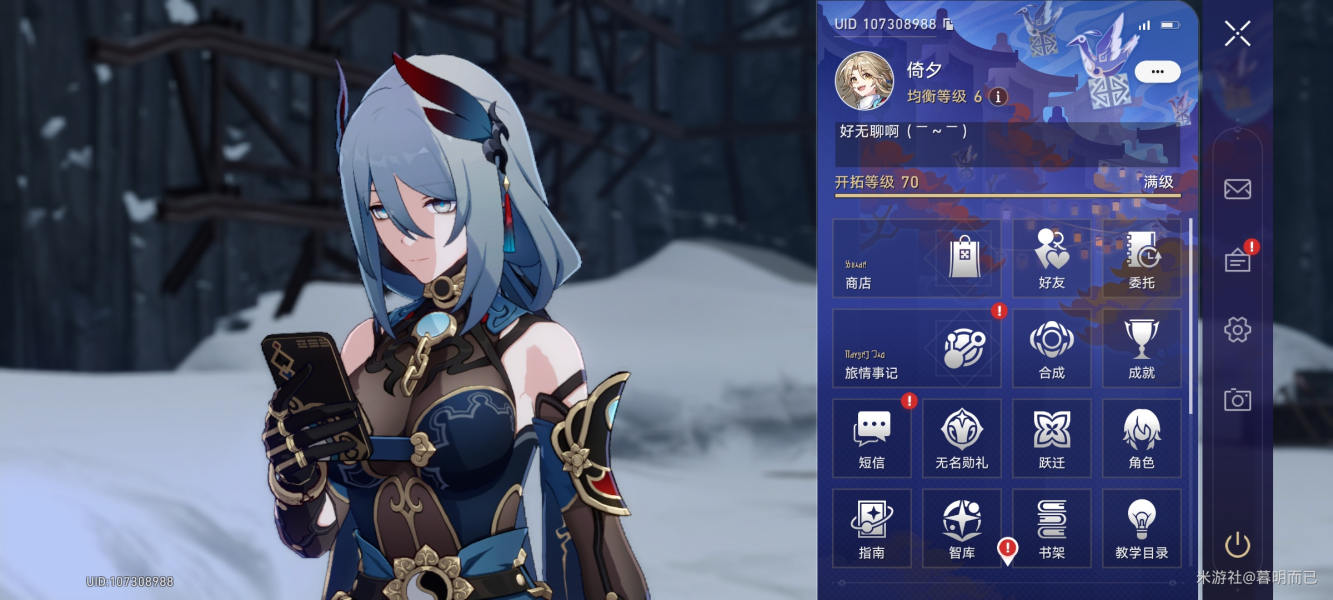Open the 书架 bookshelf
1333x600 pixels.
(x=1051, y=528)
